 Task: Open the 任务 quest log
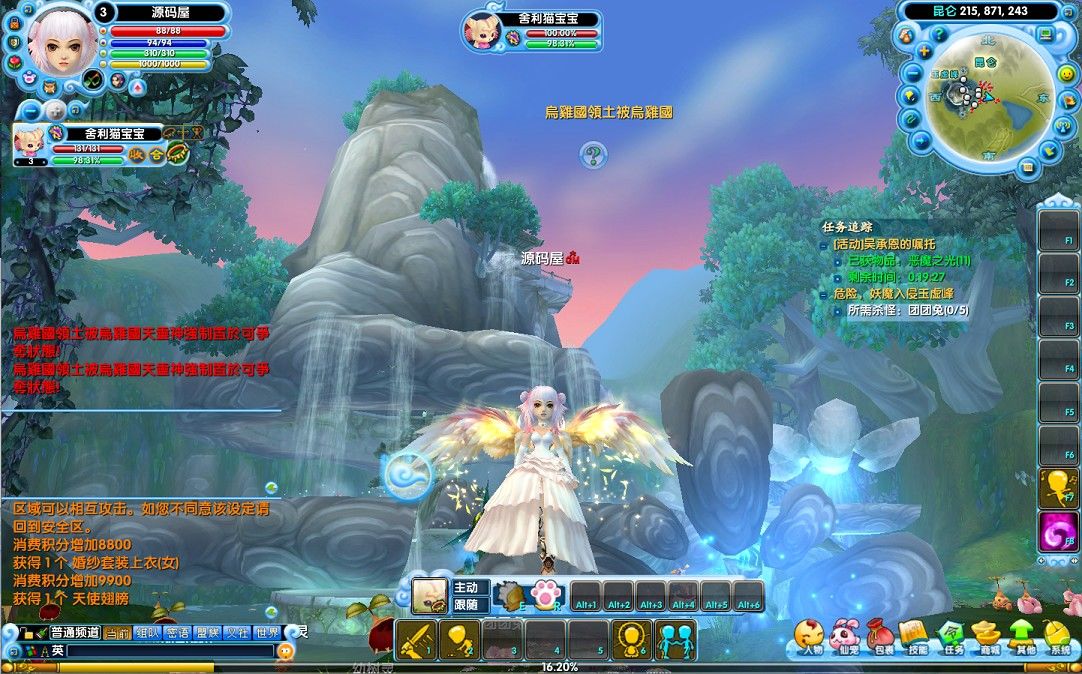click(952, 634)
